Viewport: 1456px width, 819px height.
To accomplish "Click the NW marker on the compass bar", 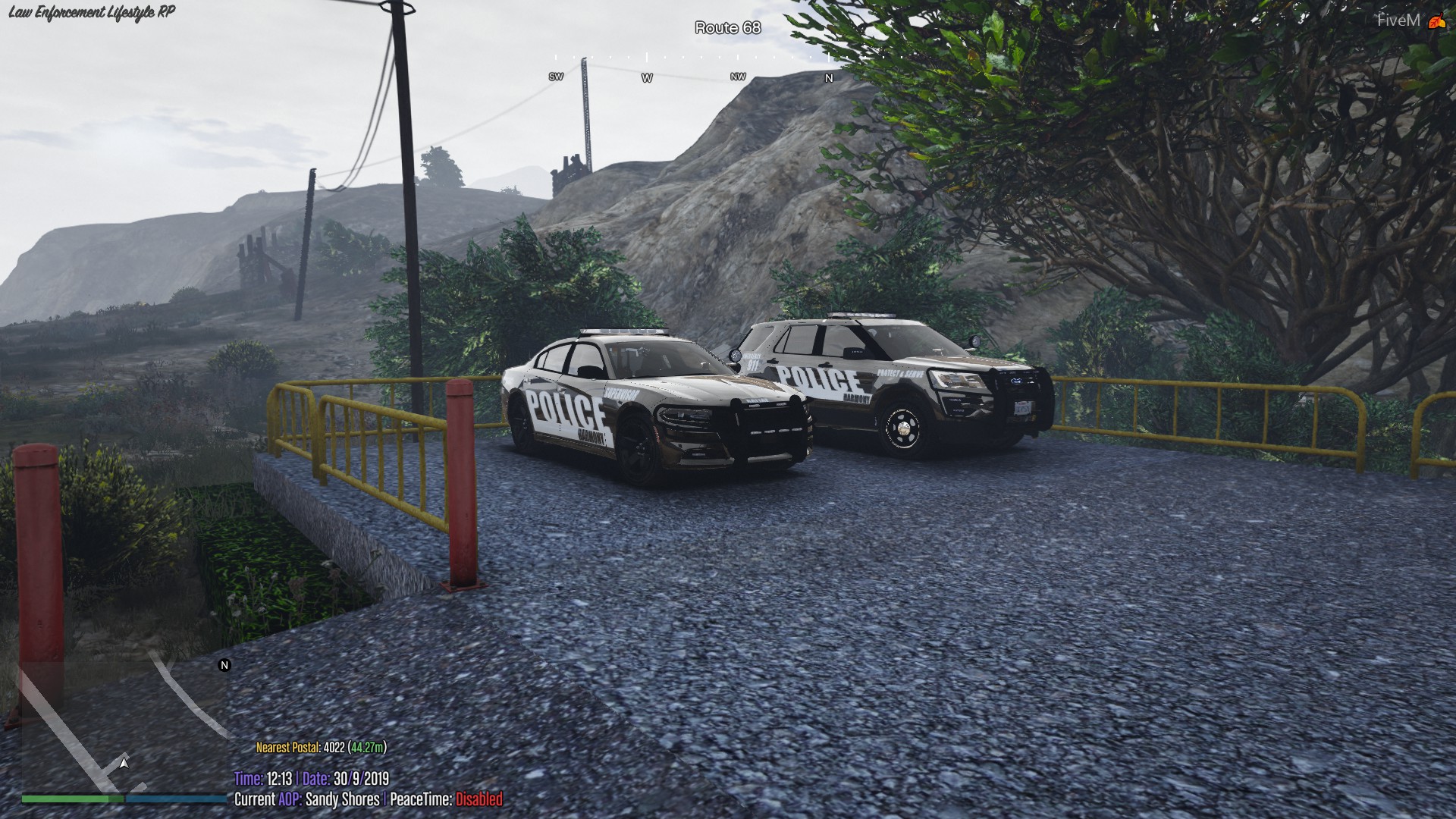I will [x=736, y=77].
